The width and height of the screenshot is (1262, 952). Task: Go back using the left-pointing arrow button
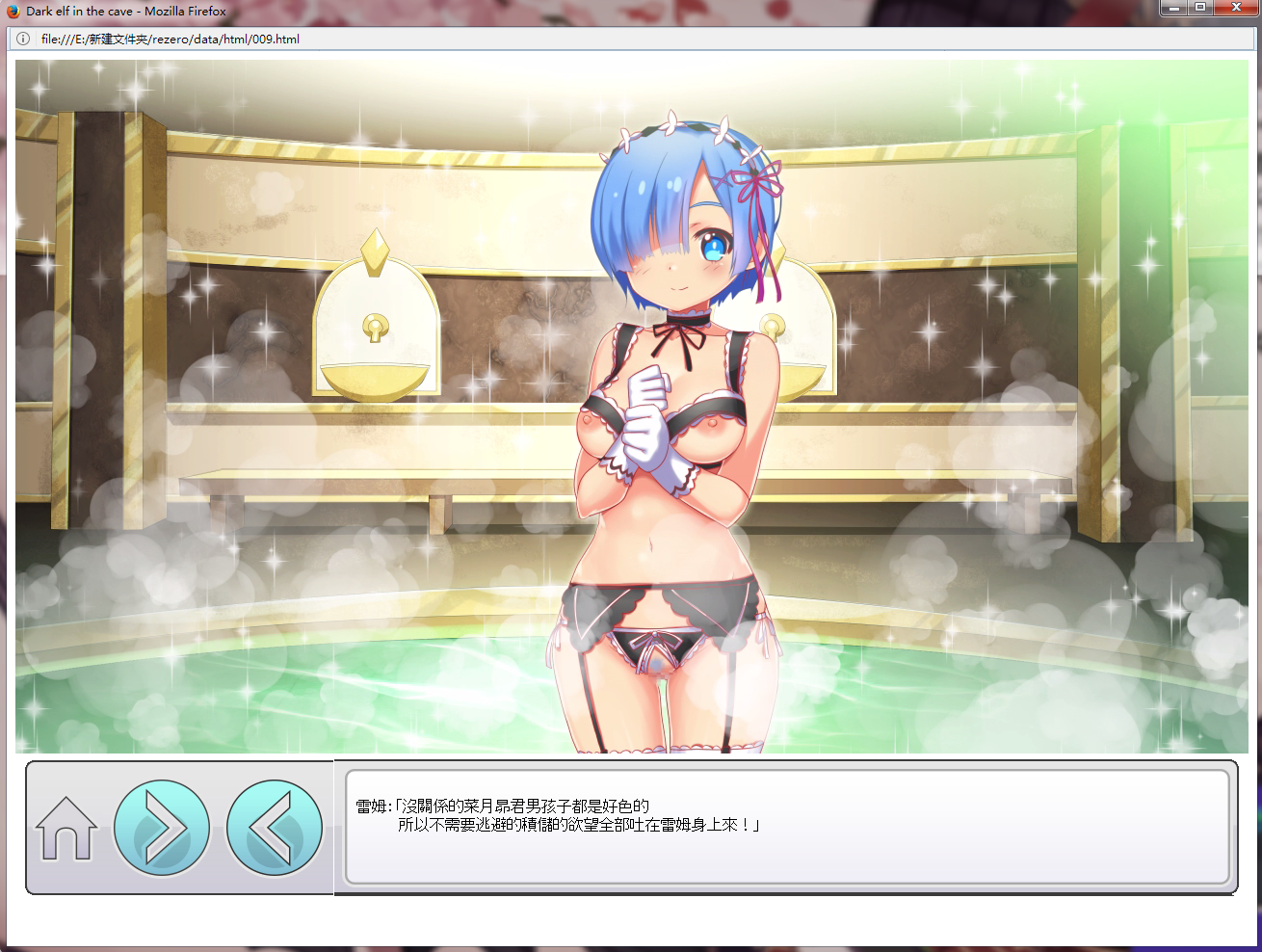coord(274,828)
